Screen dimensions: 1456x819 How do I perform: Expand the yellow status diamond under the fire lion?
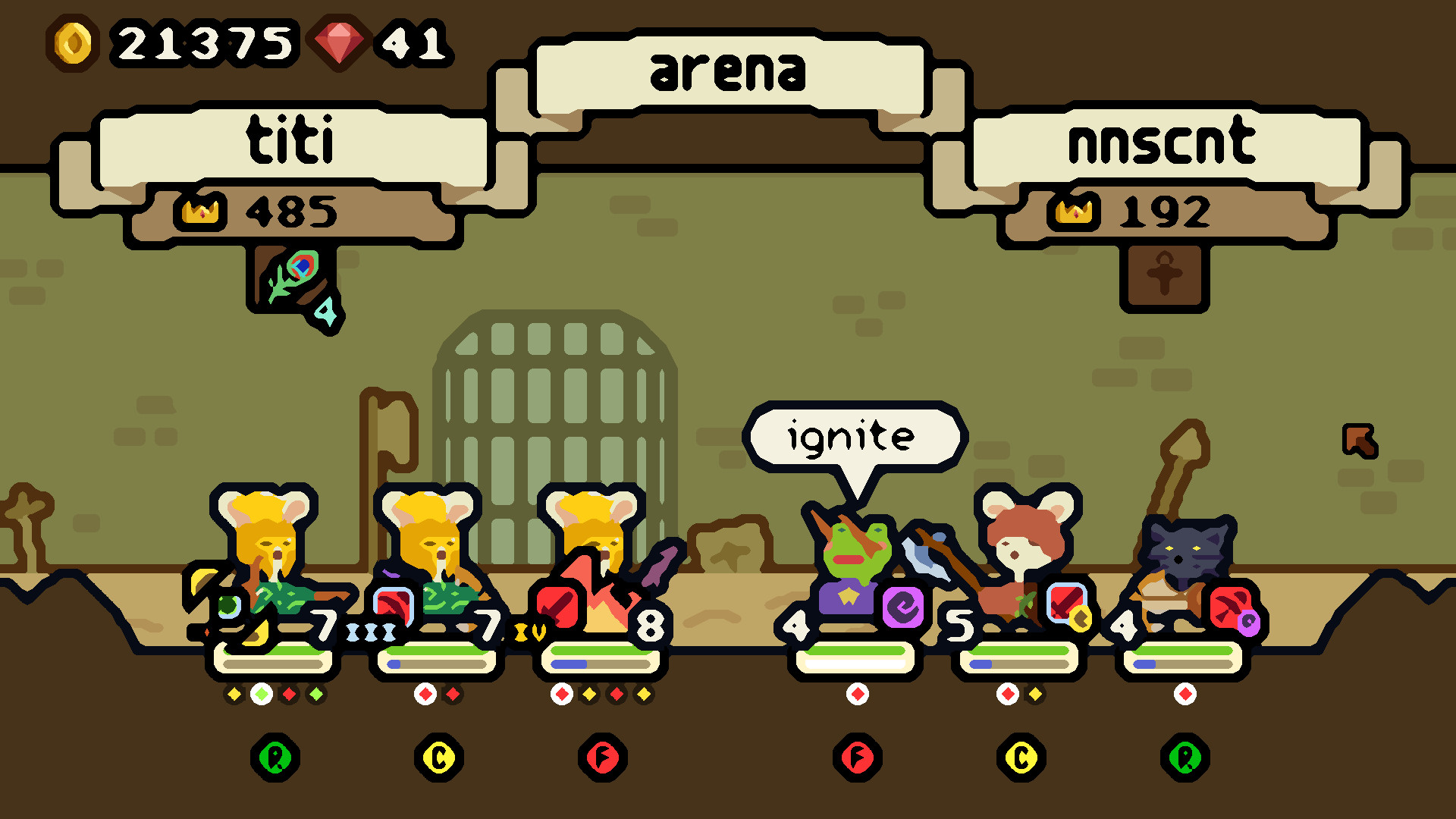590,692
